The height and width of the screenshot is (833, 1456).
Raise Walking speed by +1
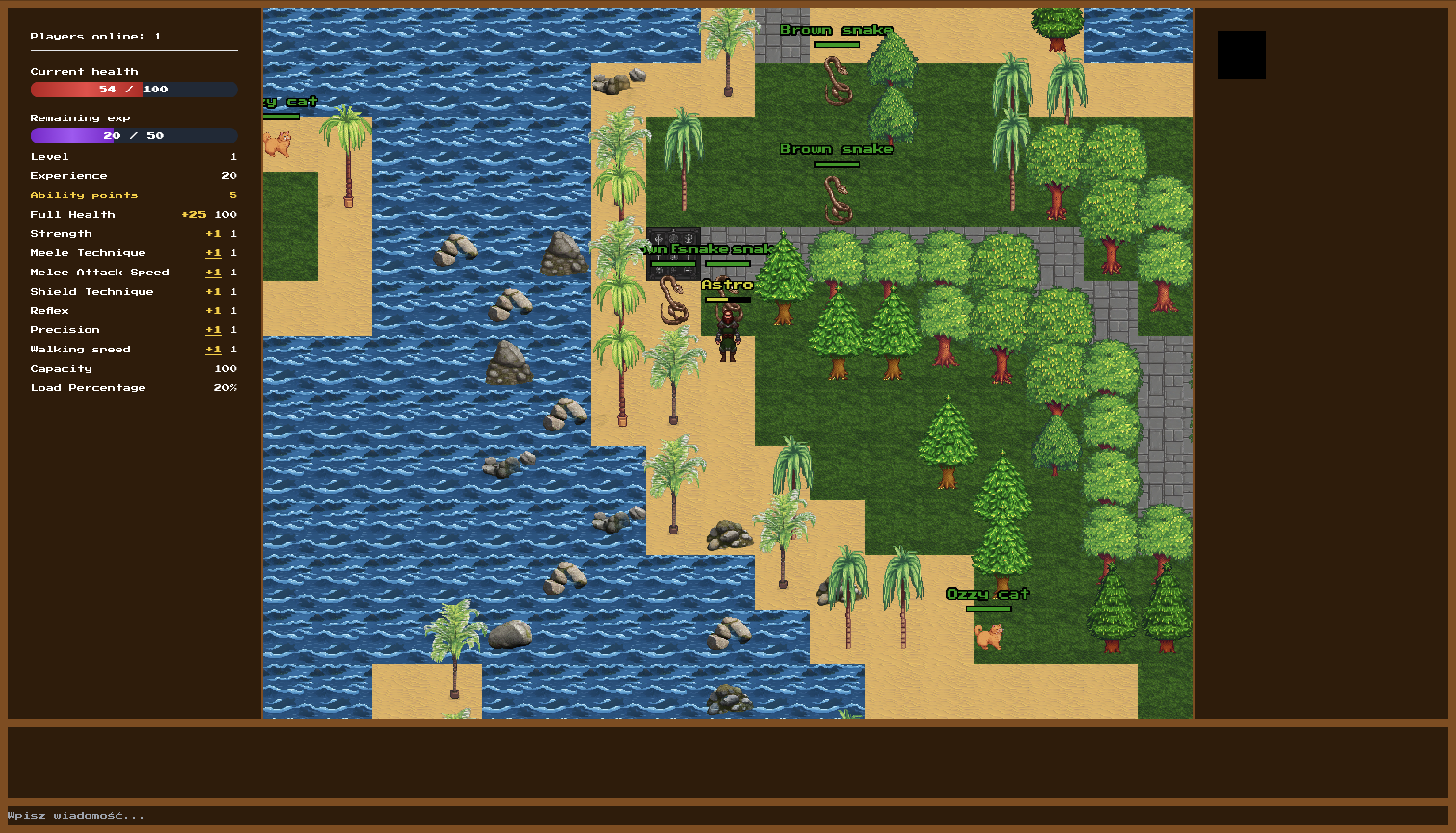pyautogui.click(x=213, y=350)
